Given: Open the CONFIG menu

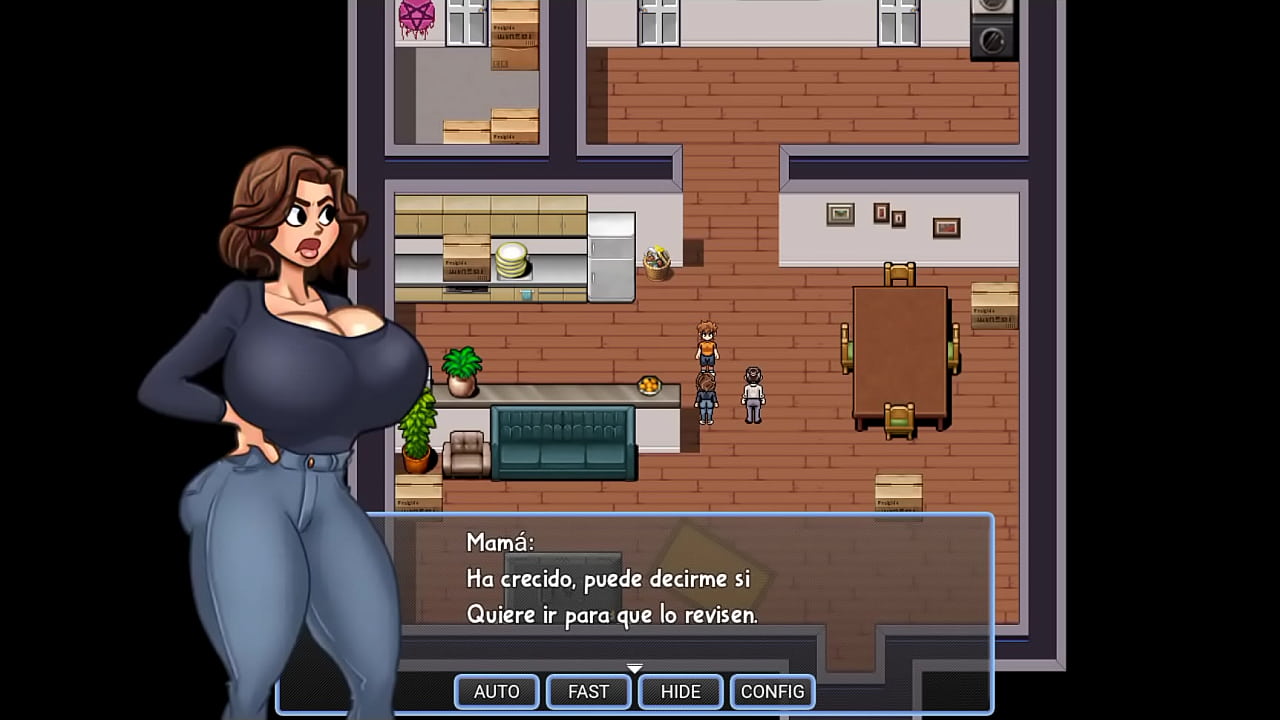Looking at the screenshot, I should (772, 691).
